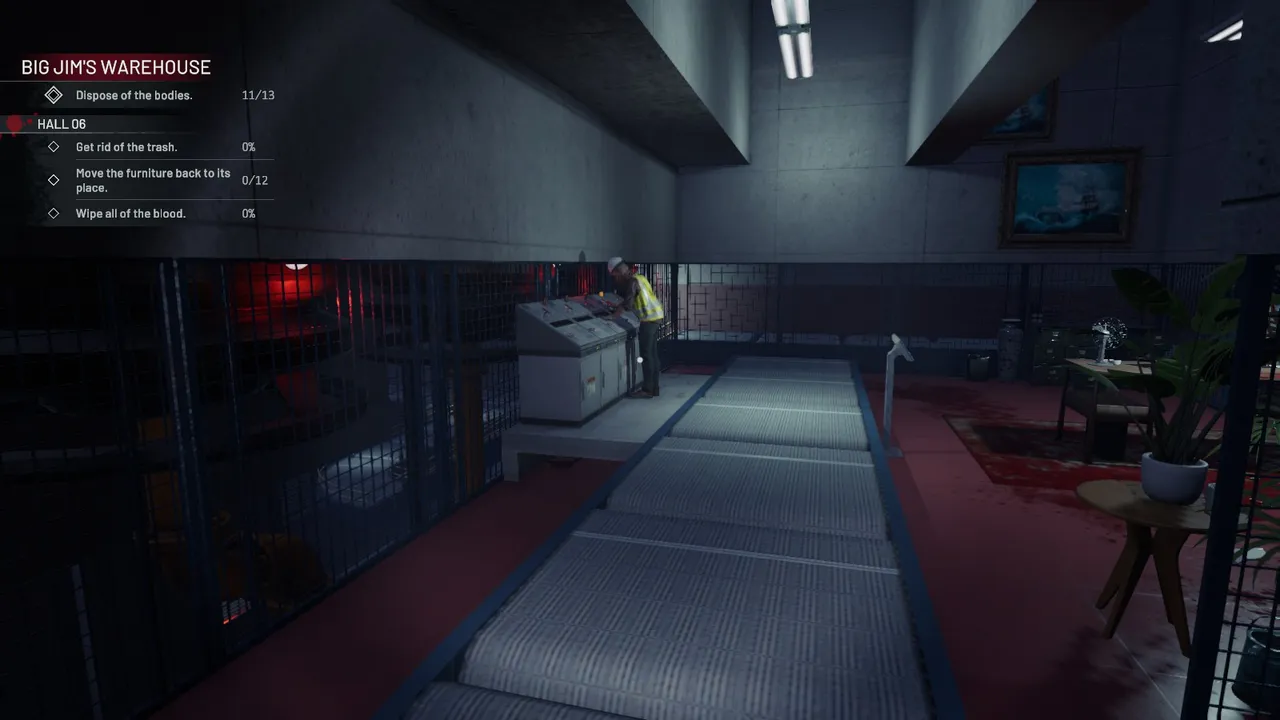Click the diamond marker for the furniture objective
Image resolution: width=1280 pixels, height=720 pixels.
(54, 180)
